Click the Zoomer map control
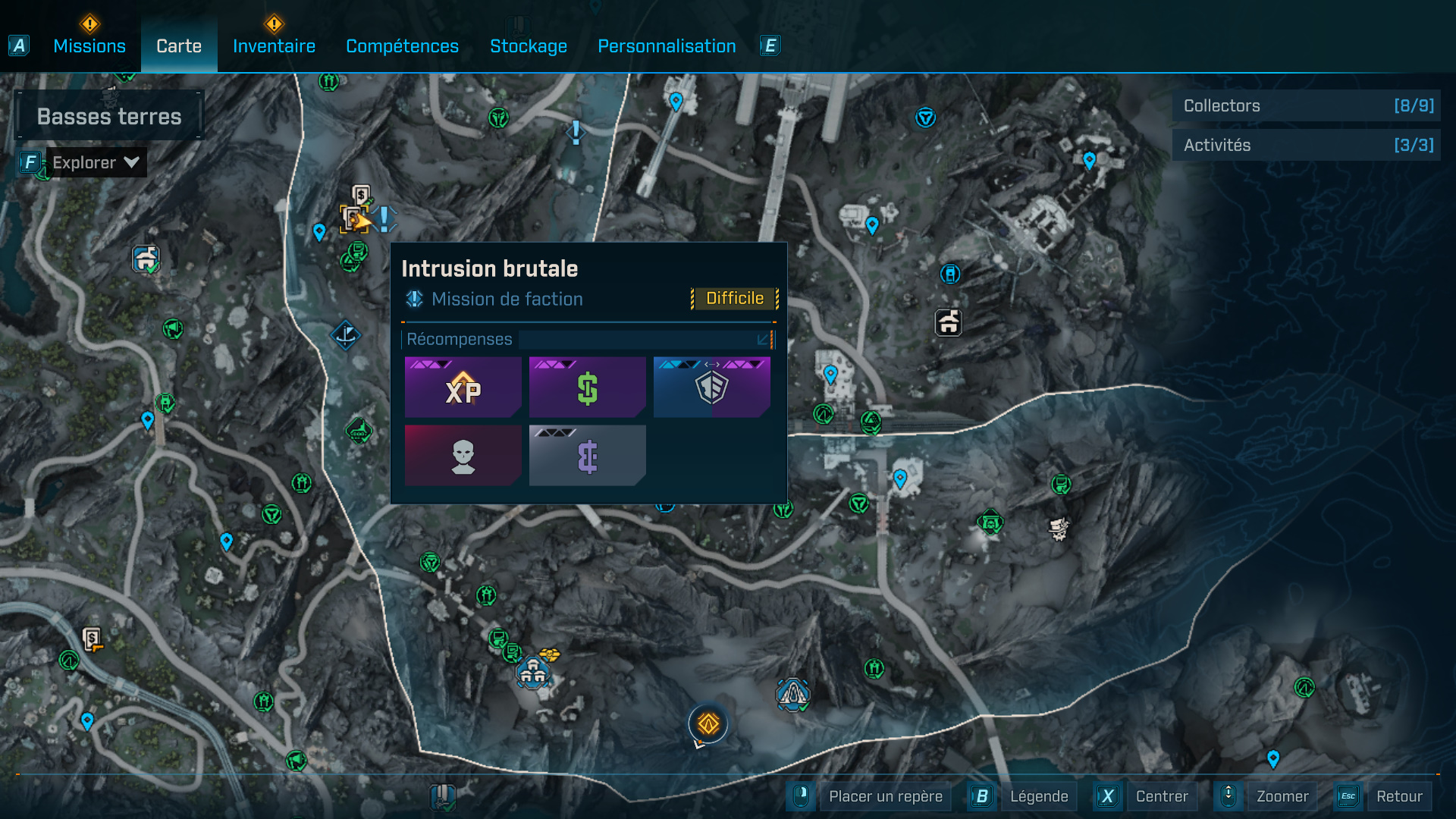 click(1282, 796)
